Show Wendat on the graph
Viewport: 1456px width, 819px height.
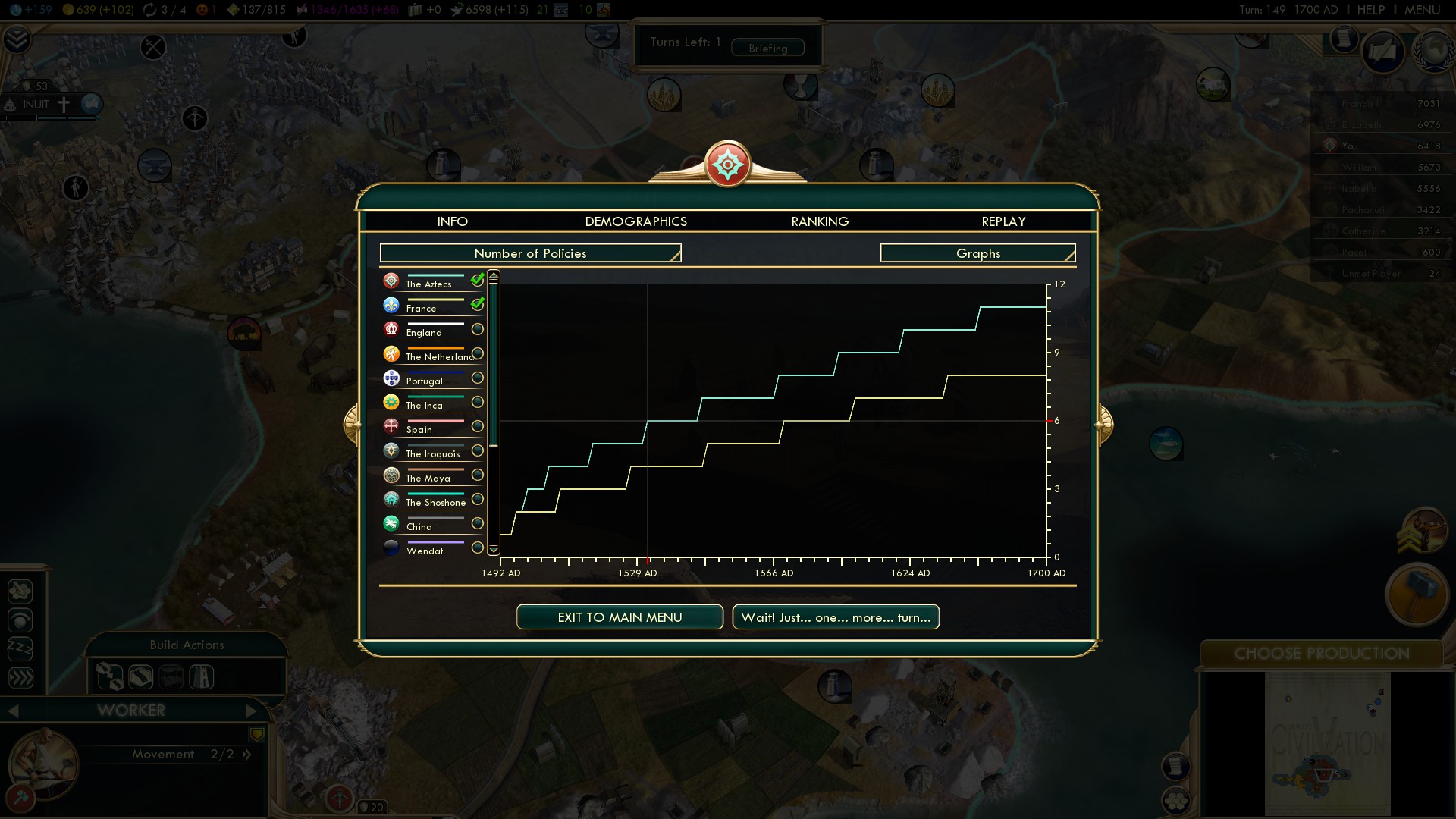[x=478, y=548]
